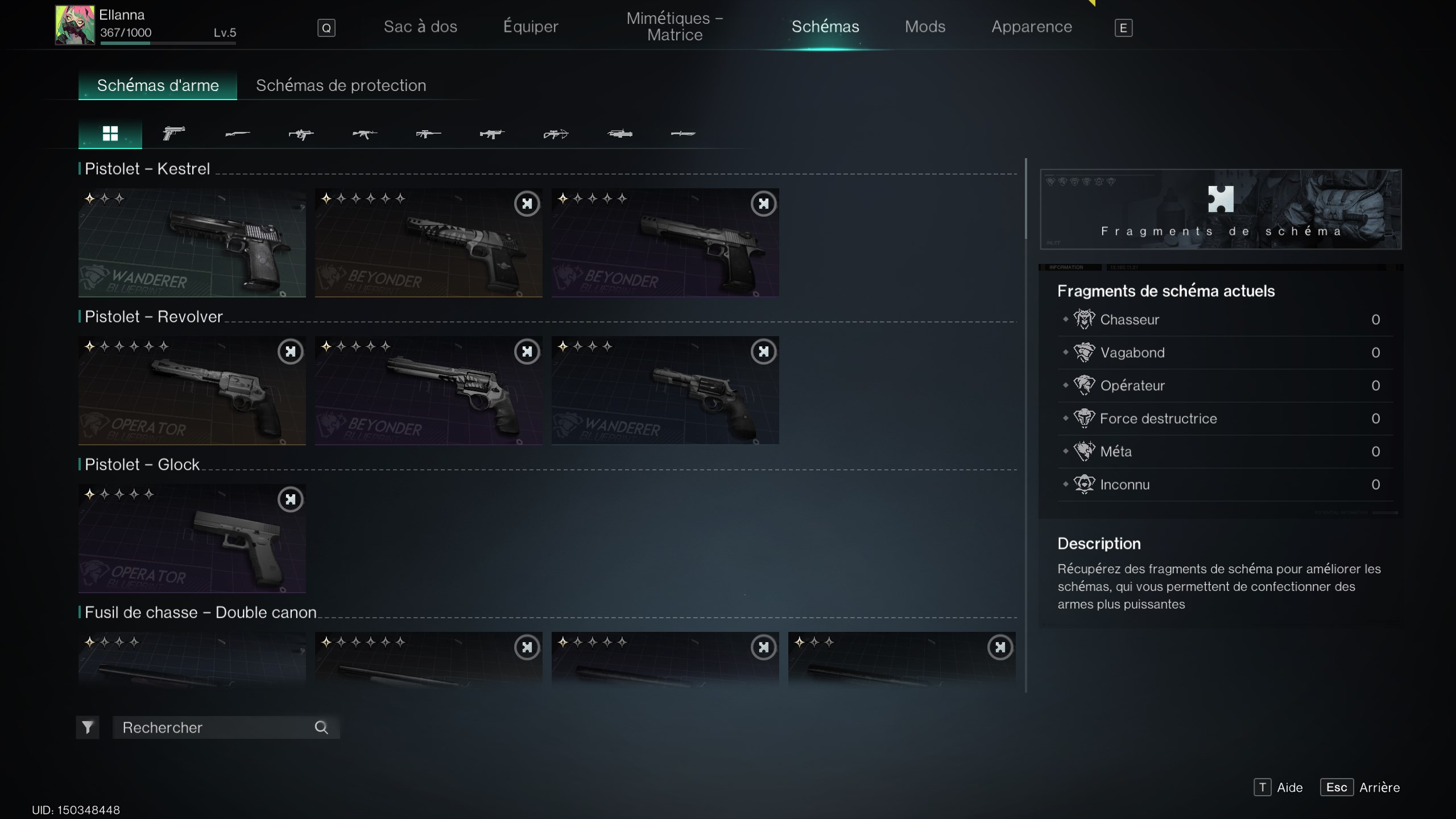This screenshot has width=1456, height=819.
Task: Filter blueprints by pistol icon
Action: [x=173, y=134]
